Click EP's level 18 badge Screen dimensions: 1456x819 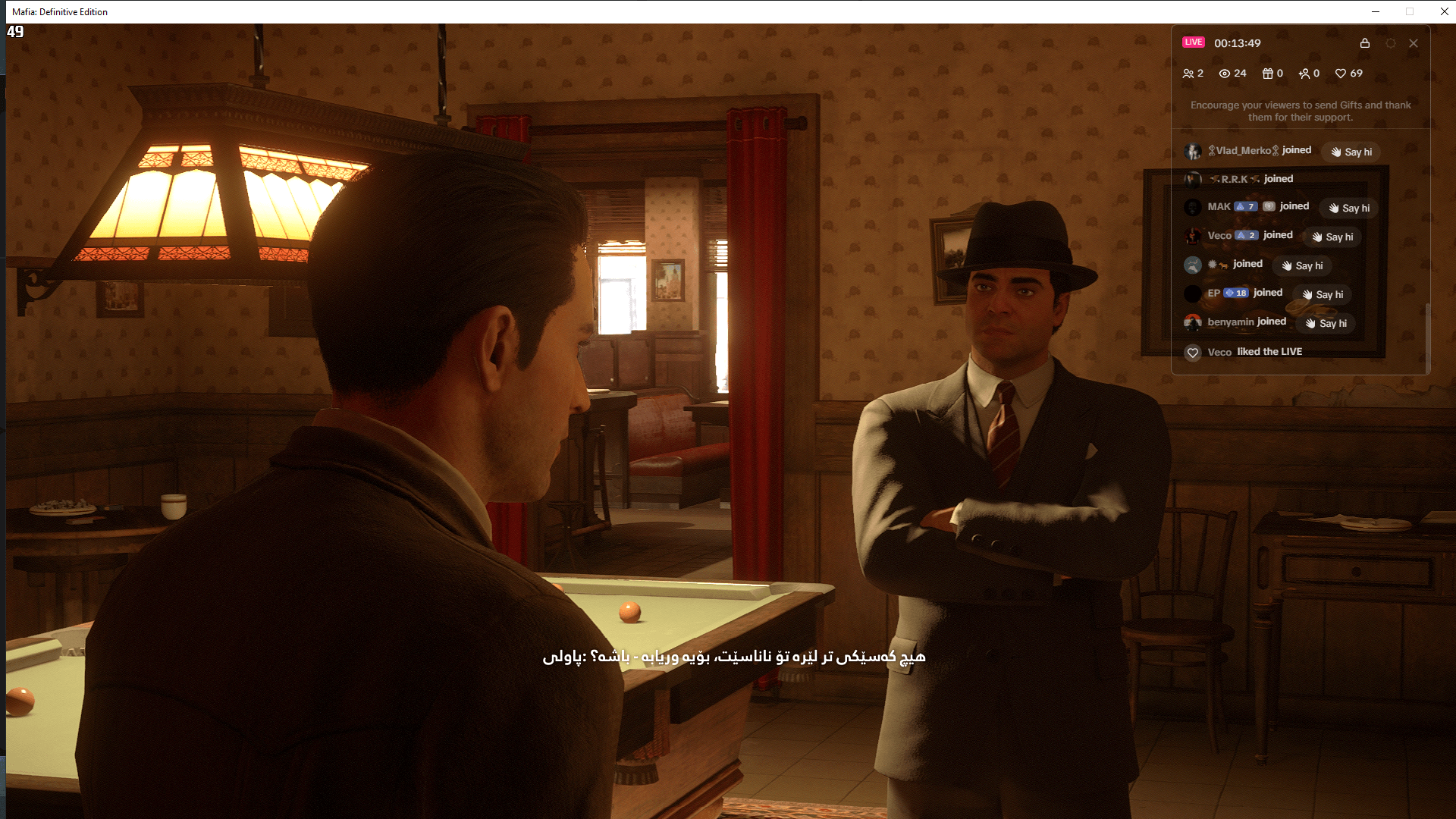1235,293
